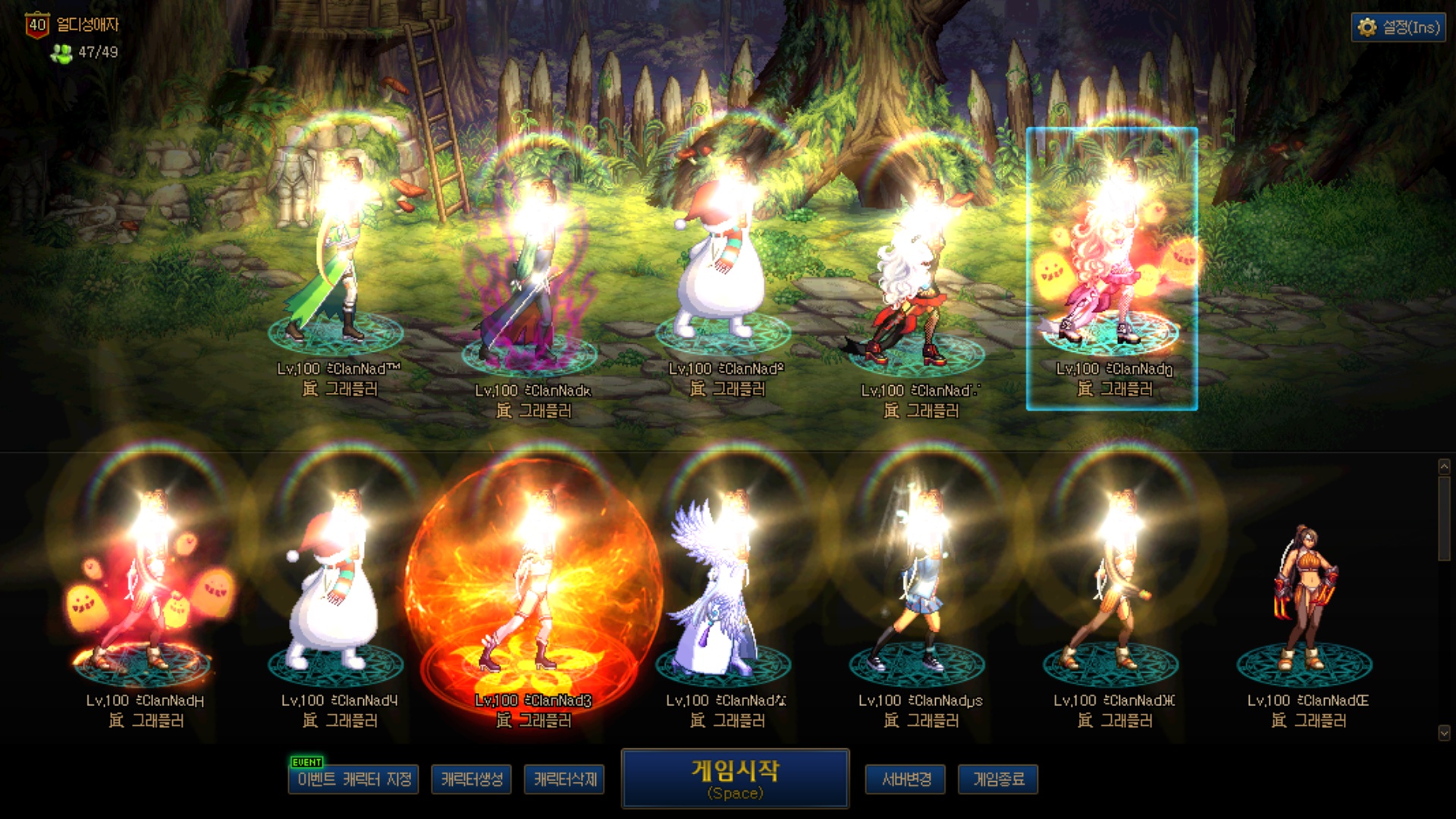Exit the game via 게임종료

(x=998, y=779)
